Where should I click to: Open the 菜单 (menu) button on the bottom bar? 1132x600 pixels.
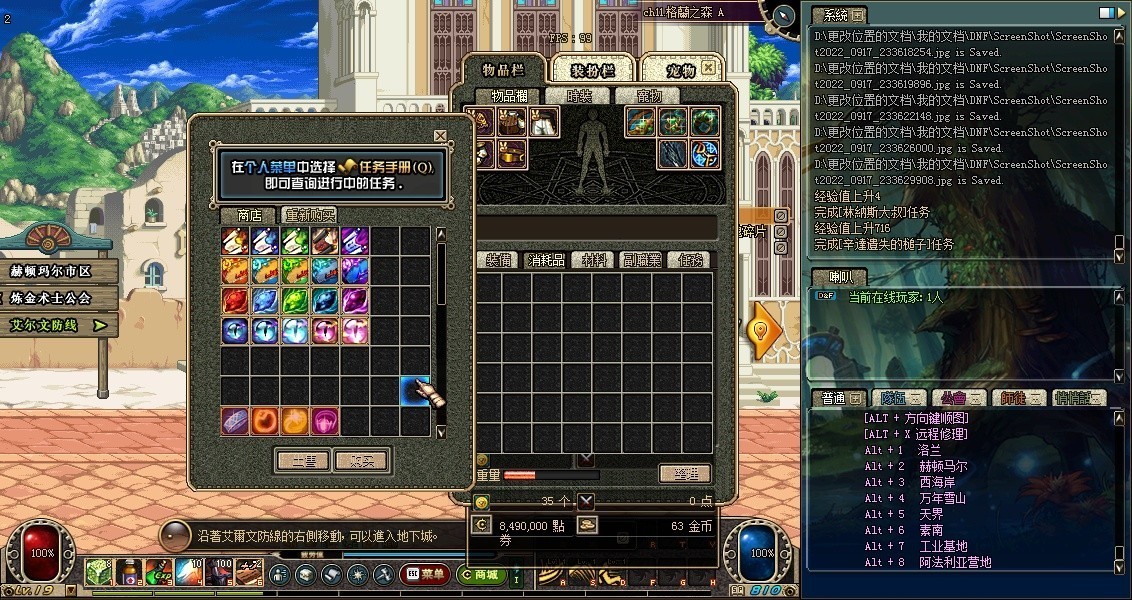[425, 575]
